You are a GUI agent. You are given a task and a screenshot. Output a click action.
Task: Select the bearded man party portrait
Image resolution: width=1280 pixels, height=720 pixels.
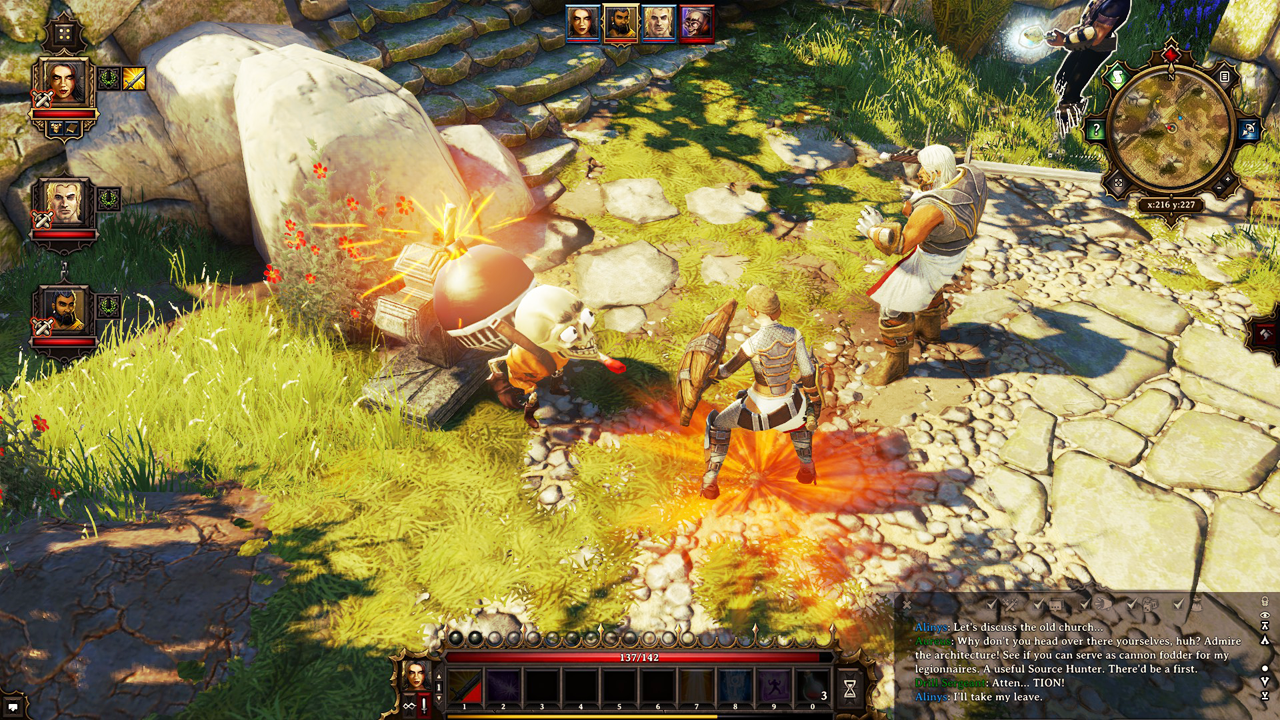(64, 311)
